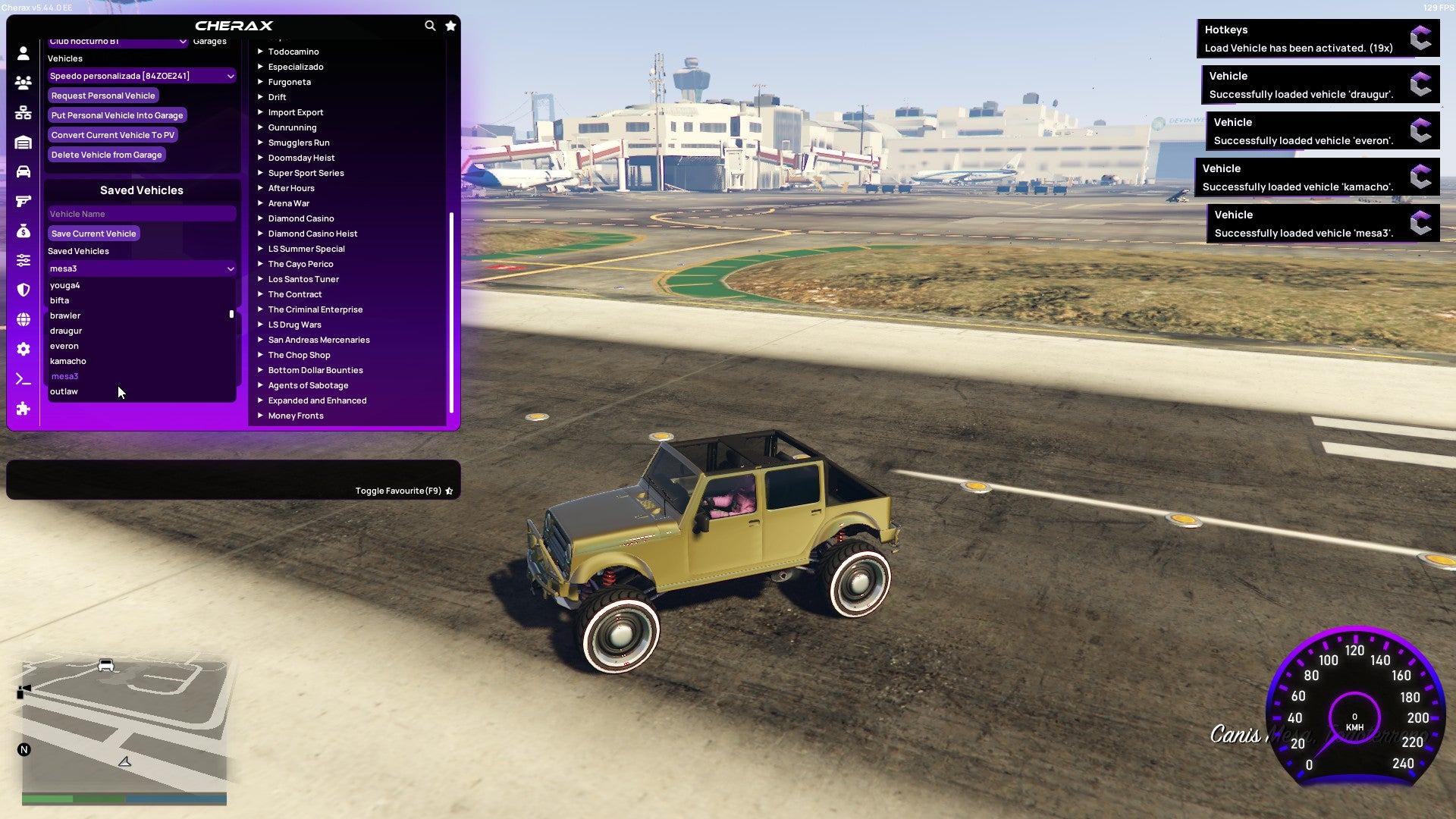Open the Lua console via the terminal icon
The width and height of the screenshot is (1456, 819).
click(23, 379)
